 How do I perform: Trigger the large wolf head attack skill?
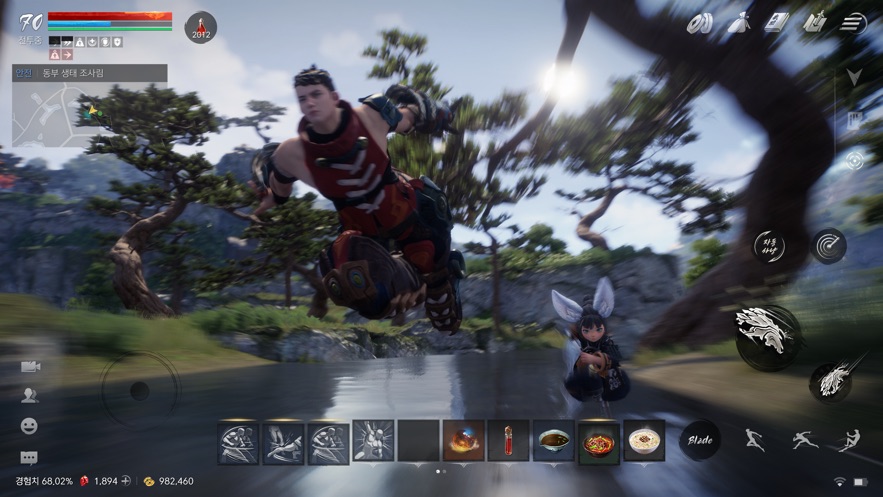[x=767, y=337]
